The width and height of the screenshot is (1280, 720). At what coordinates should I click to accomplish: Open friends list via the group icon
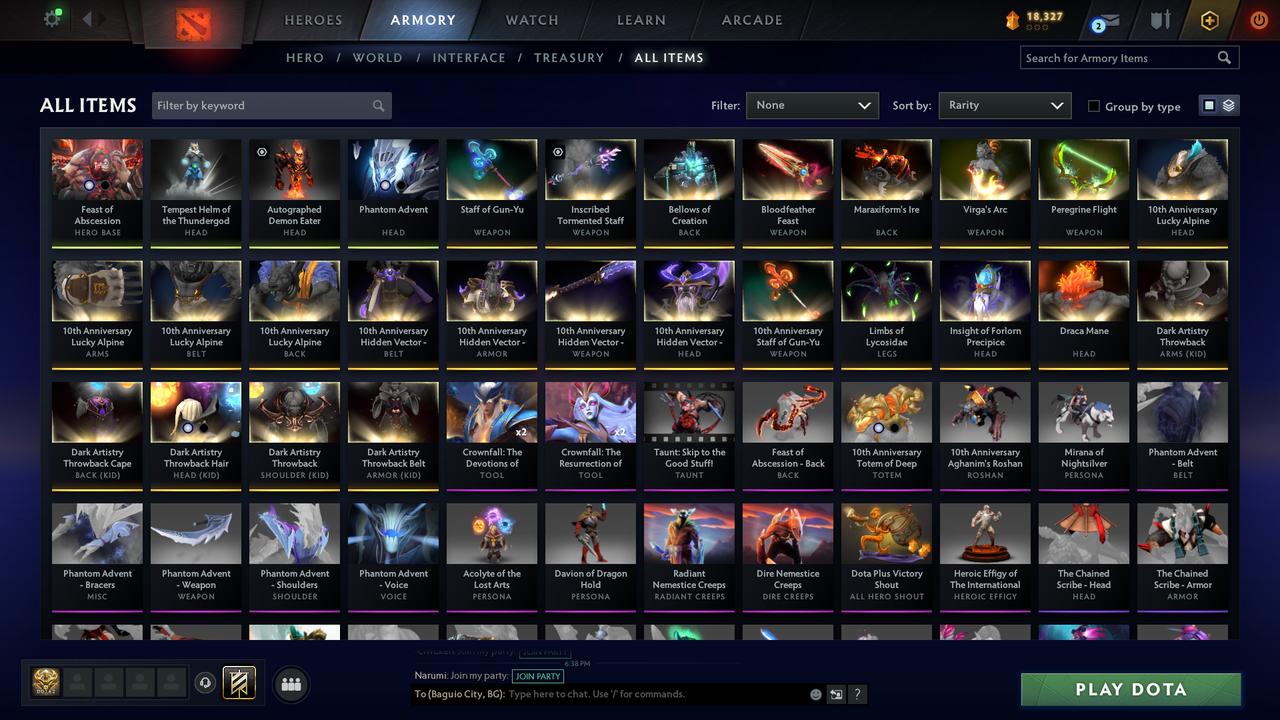point(291,684)
